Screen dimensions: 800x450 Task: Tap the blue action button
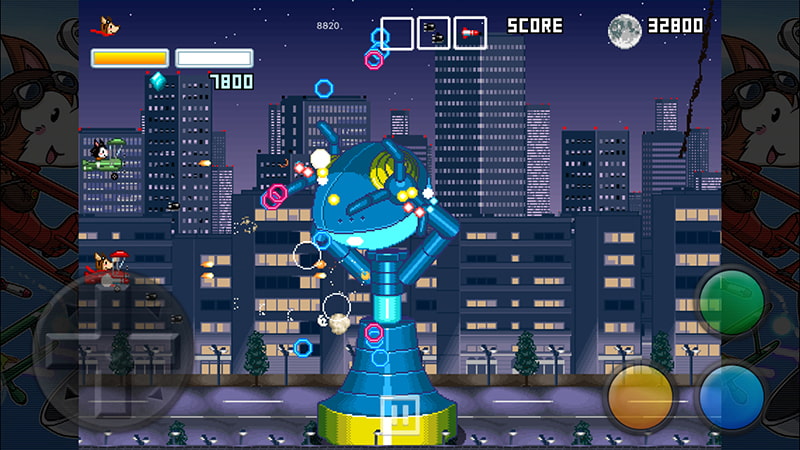731,395
